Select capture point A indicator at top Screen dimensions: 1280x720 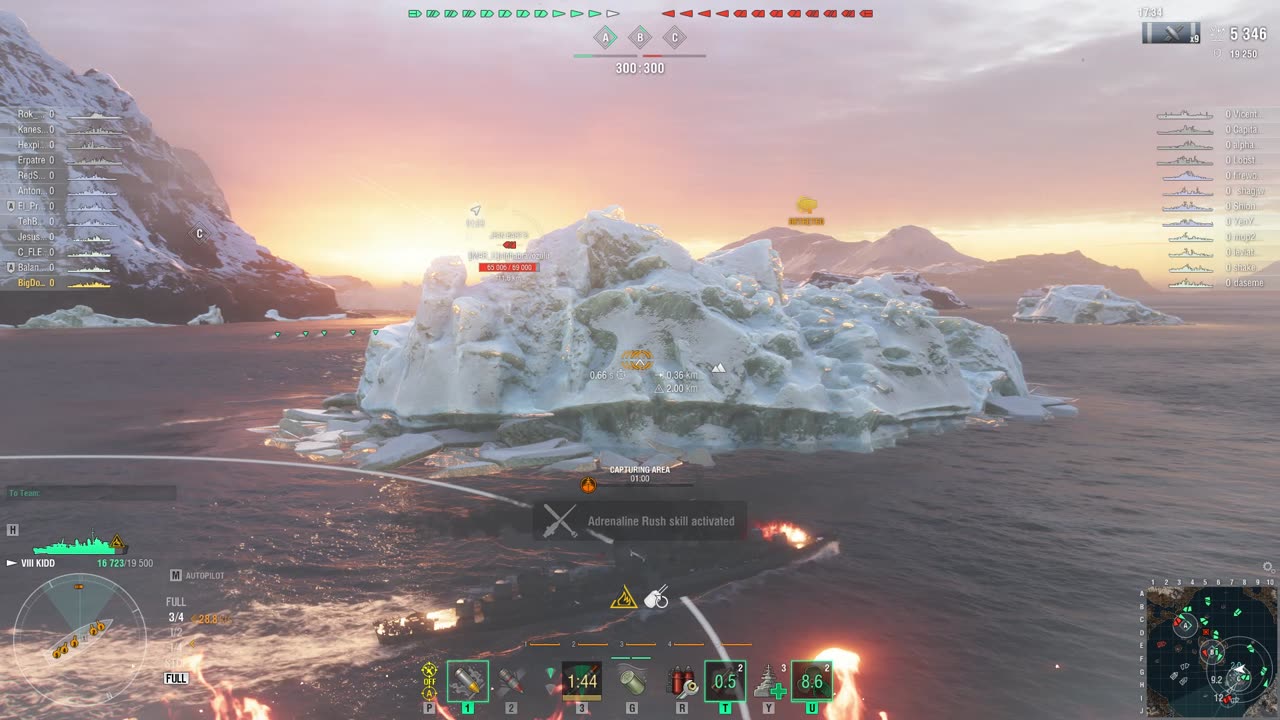pyautogui.click(x=605, y=38)
